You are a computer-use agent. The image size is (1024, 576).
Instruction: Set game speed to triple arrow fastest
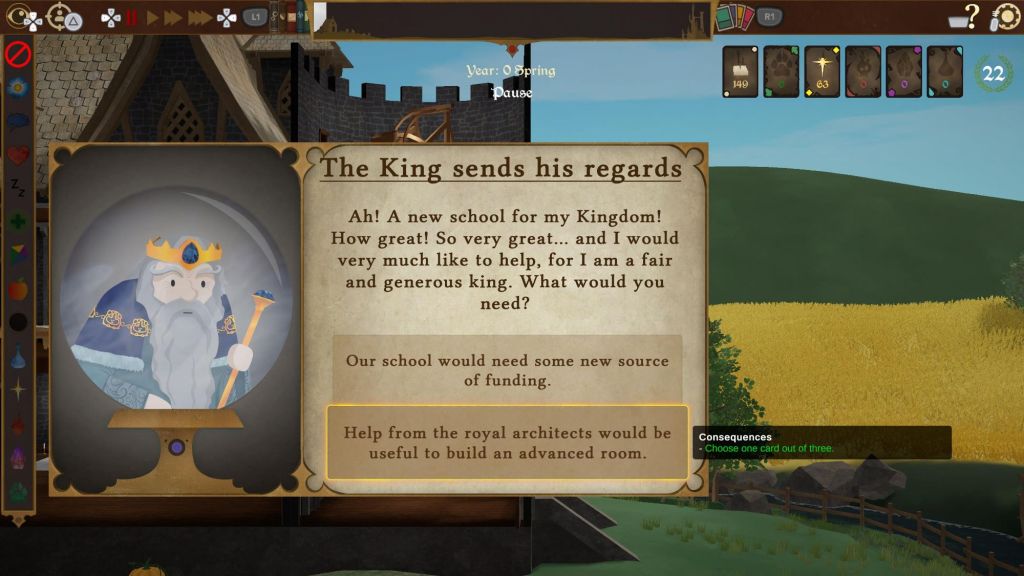(200, 17)
